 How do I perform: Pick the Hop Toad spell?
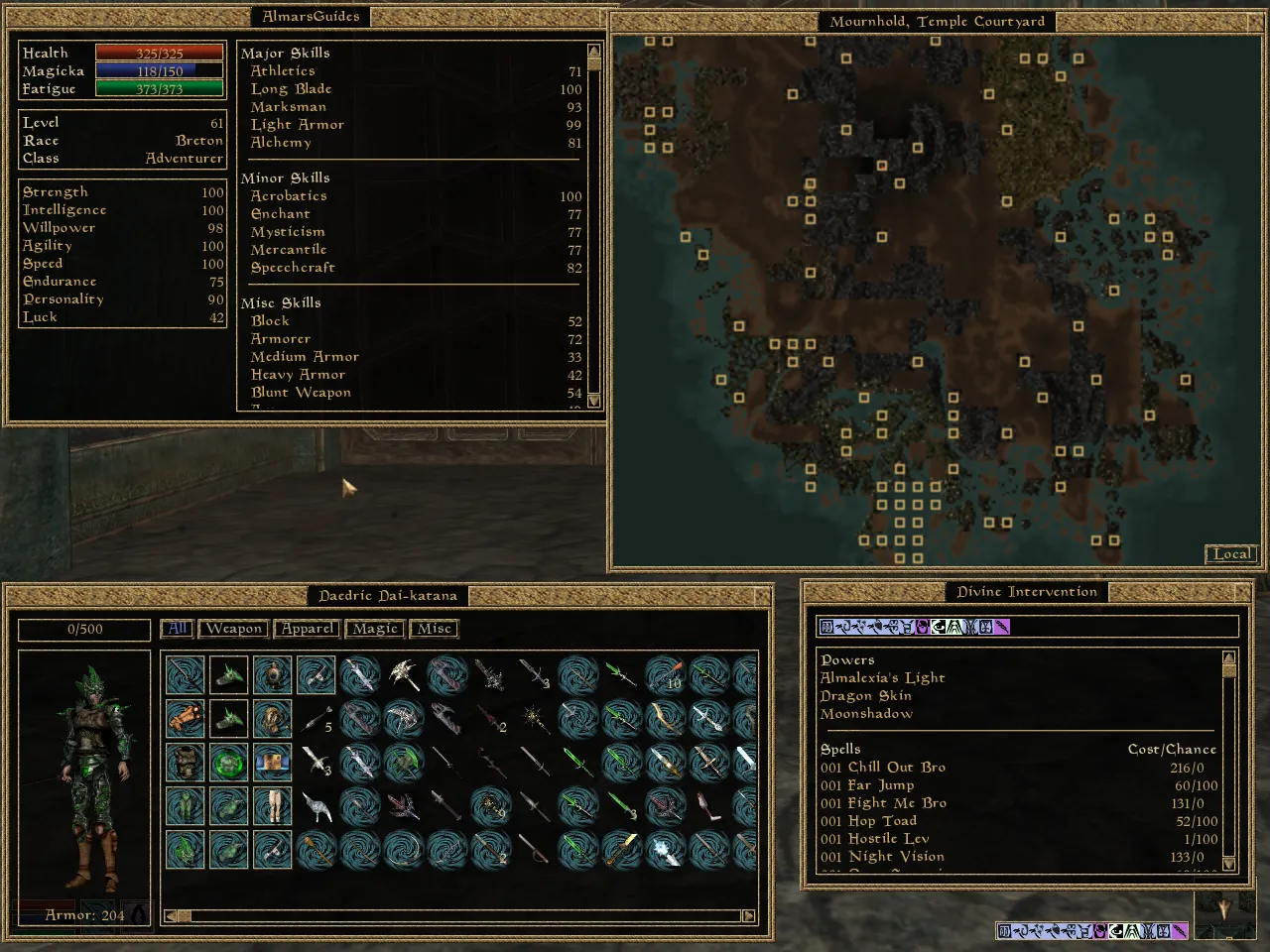882,821
